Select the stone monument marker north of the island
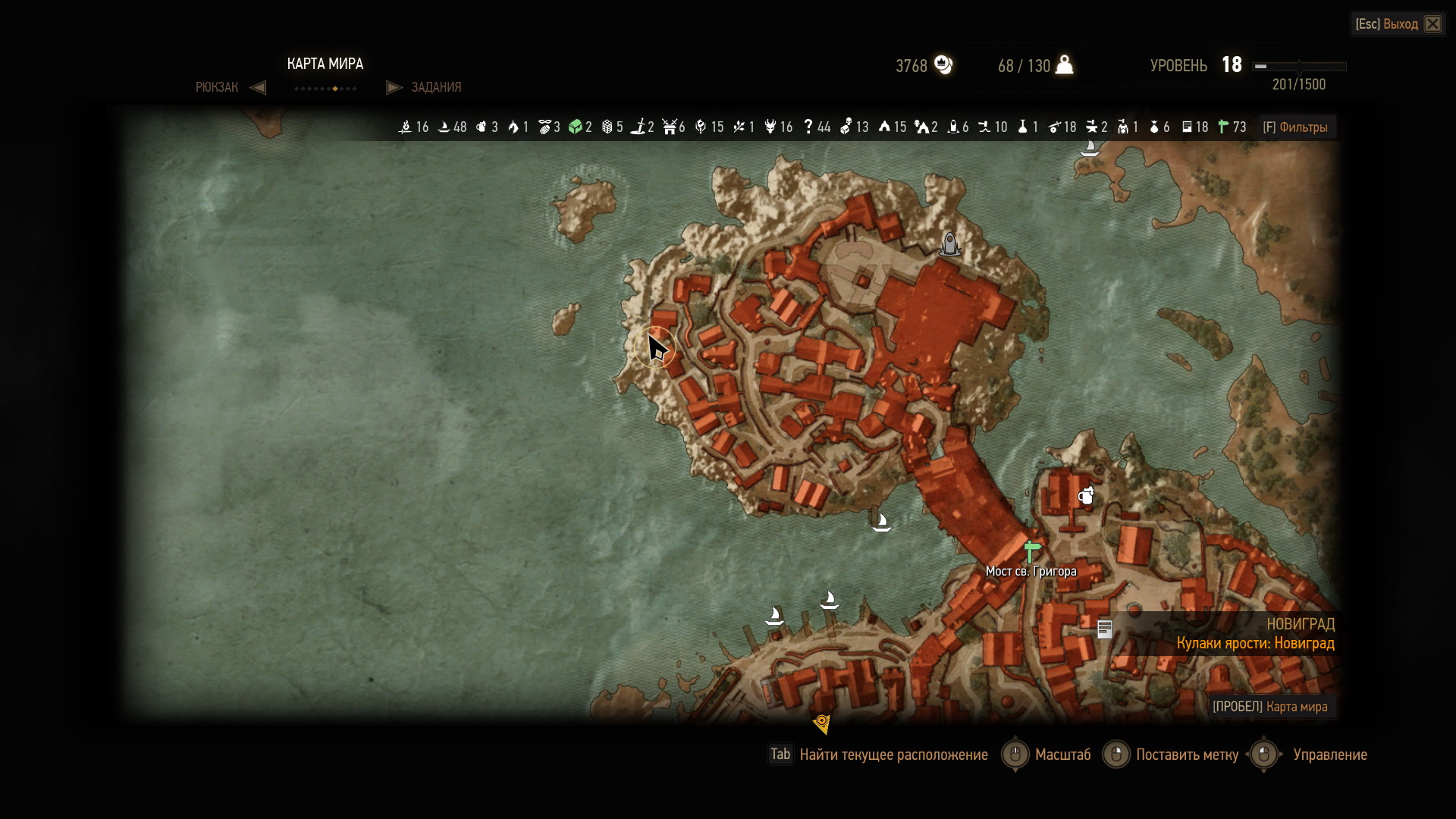 [x=949, y=243]
